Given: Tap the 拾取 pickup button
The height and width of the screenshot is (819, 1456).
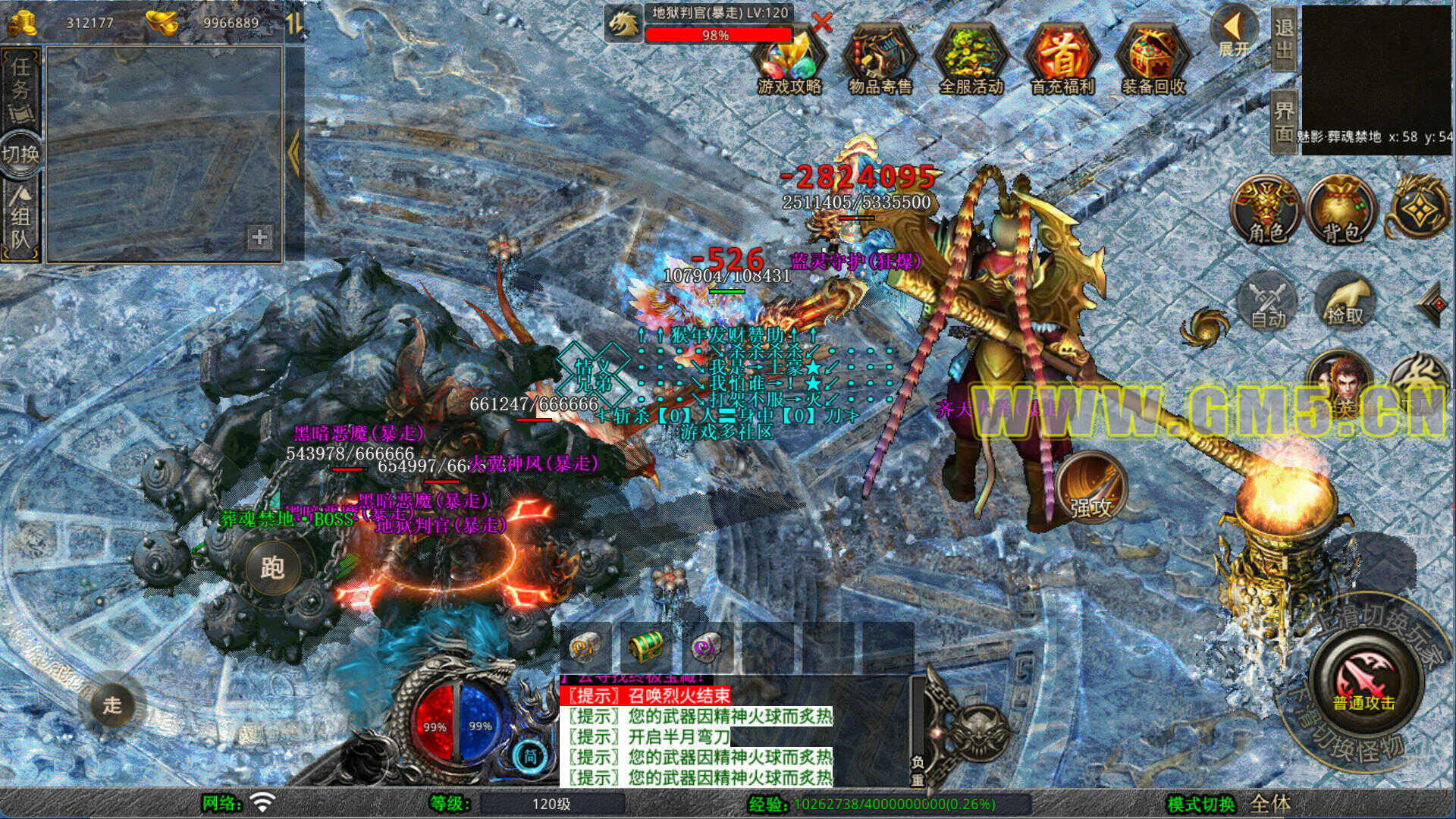Looking at the screenshot, I should click(x=1345, y=302).
